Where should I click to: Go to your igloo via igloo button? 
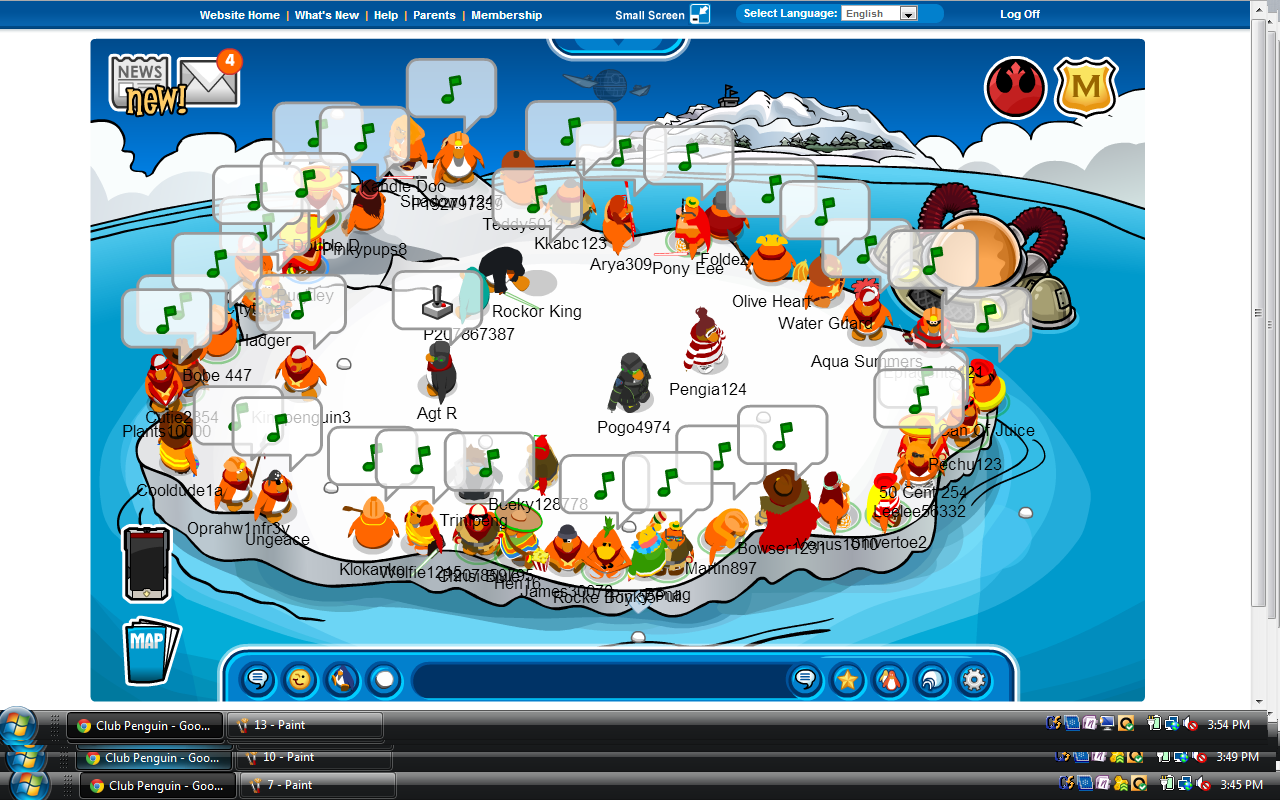(931, 681)
